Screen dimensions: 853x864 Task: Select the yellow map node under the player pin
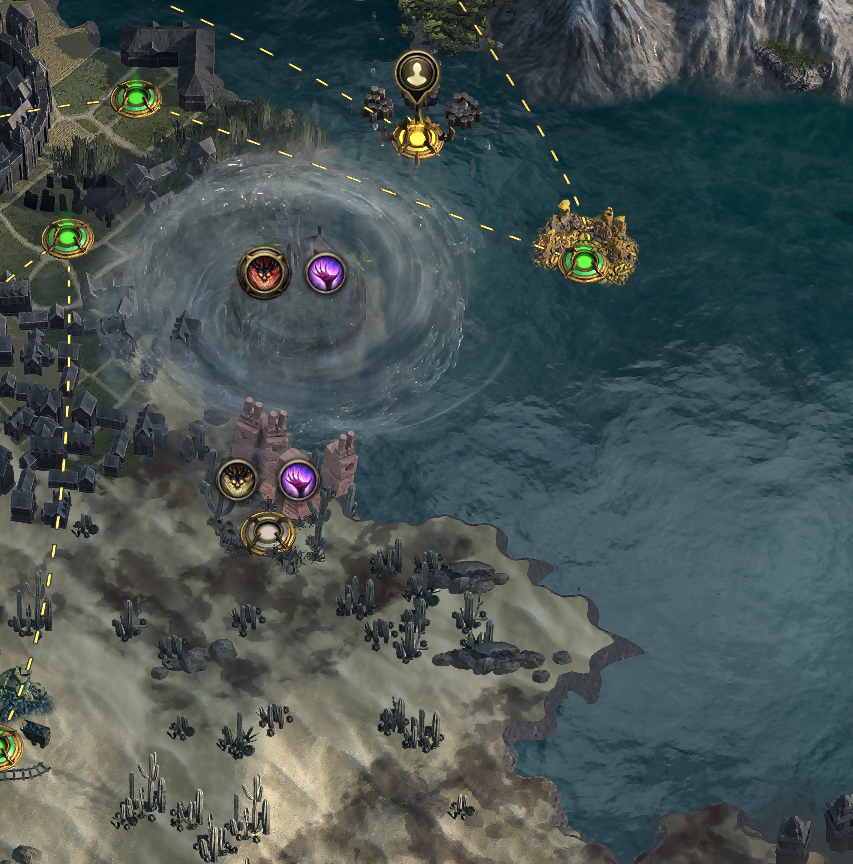point(417,135)
